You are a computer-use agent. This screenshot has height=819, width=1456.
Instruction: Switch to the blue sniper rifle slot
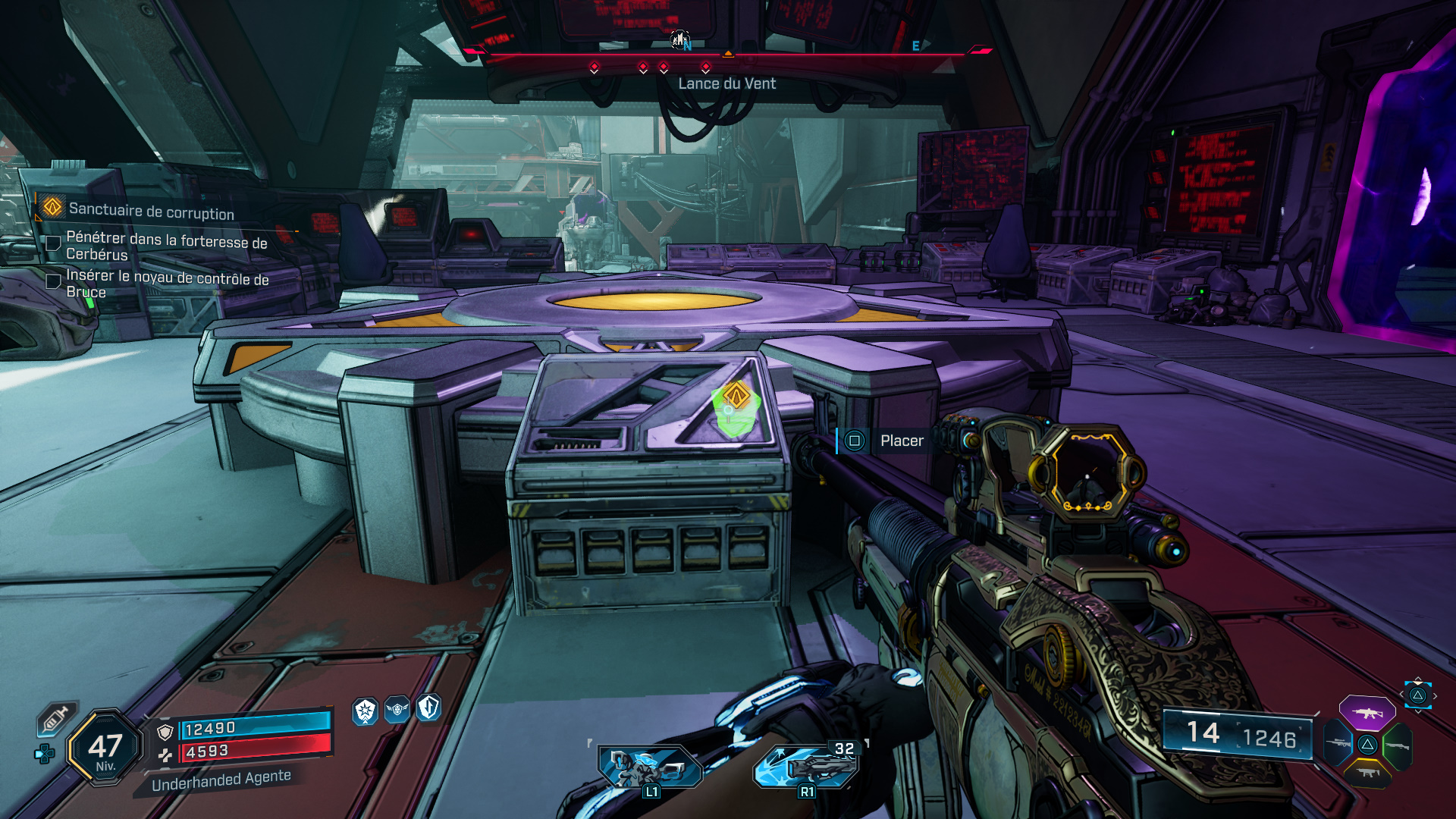pos(1338,744)
